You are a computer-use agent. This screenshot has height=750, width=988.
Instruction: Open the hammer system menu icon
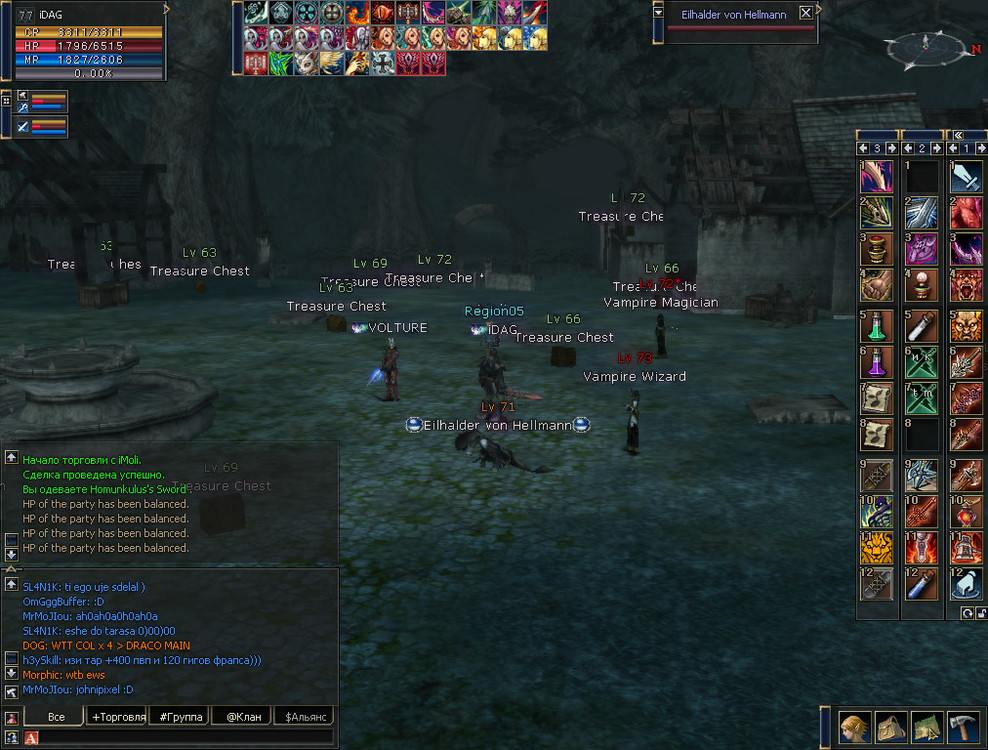click(963, 727)
